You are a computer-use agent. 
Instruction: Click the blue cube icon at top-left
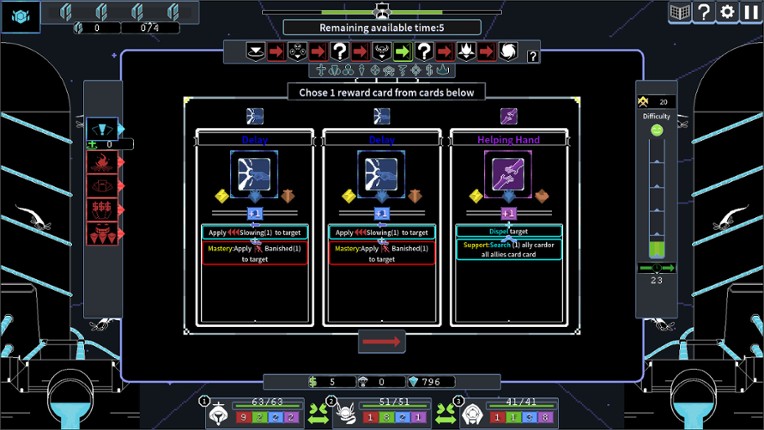pos(20,14)
